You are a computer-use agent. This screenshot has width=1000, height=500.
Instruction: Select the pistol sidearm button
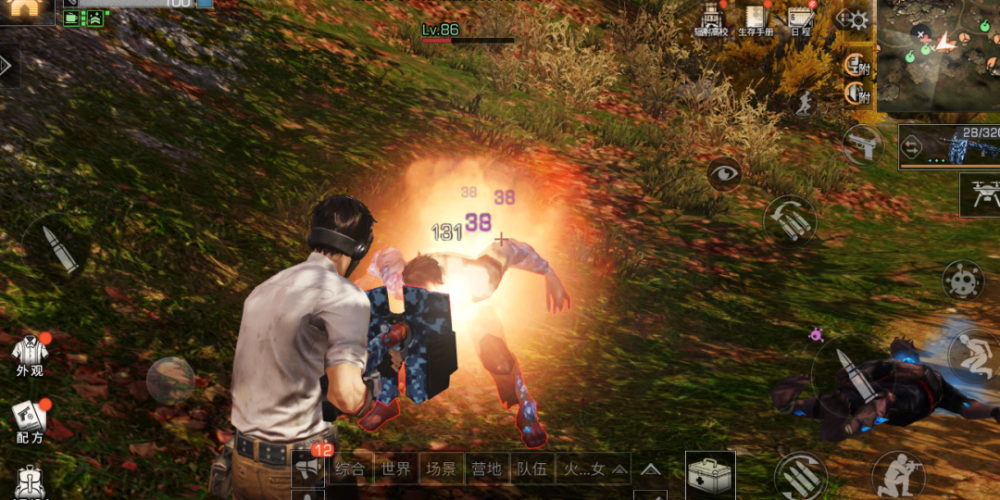pos(862,145)
